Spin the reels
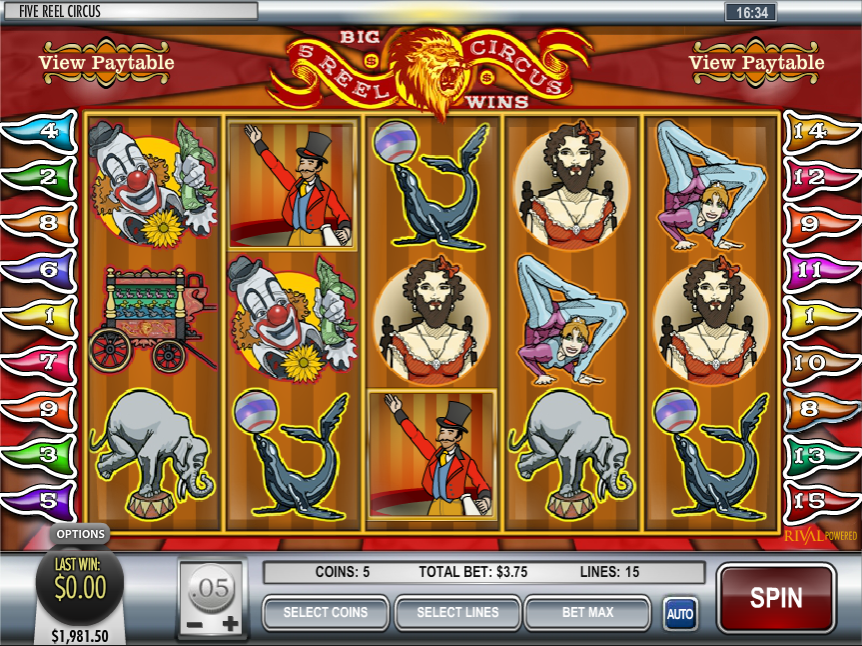 [x=776, y=598]
